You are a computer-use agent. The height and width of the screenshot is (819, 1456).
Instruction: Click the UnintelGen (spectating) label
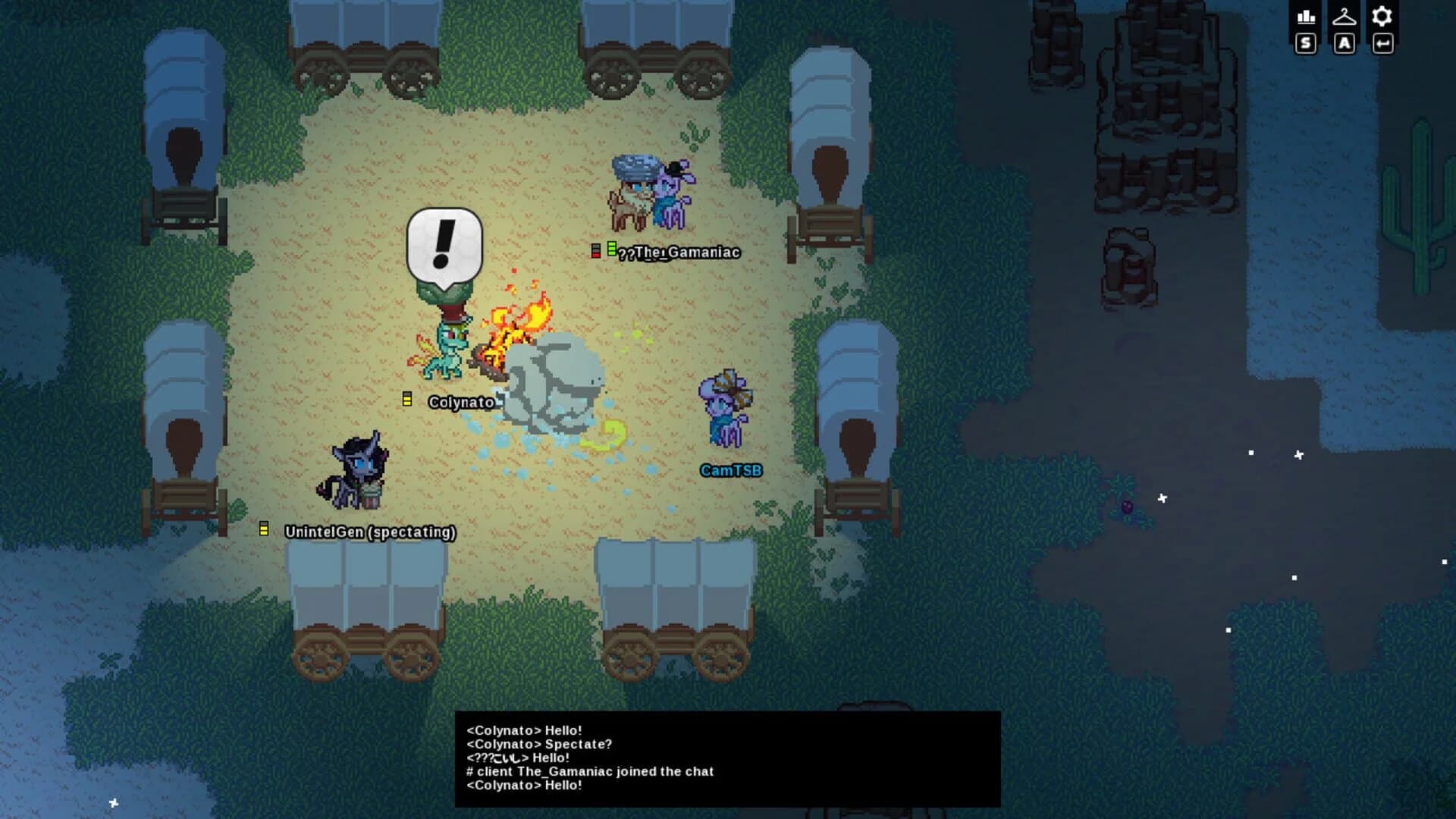coord(369,532)
